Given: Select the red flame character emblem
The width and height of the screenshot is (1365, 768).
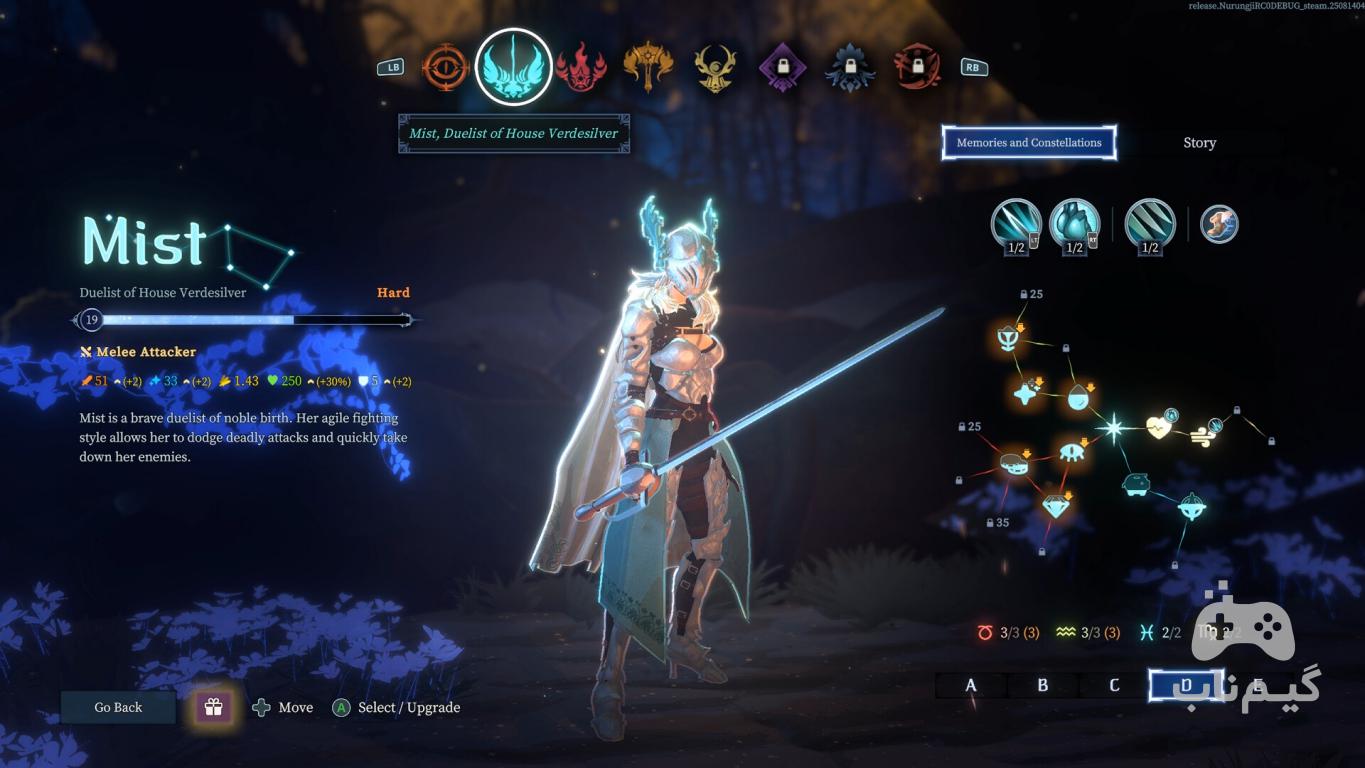Looking at the screenshot, I should pos(581,68).
